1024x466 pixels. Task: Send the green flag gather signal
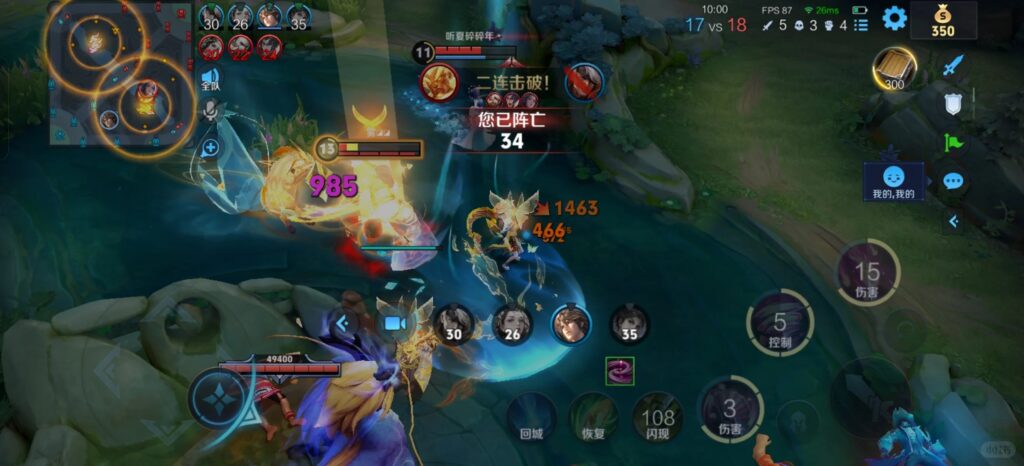click(x=953, y=143)
